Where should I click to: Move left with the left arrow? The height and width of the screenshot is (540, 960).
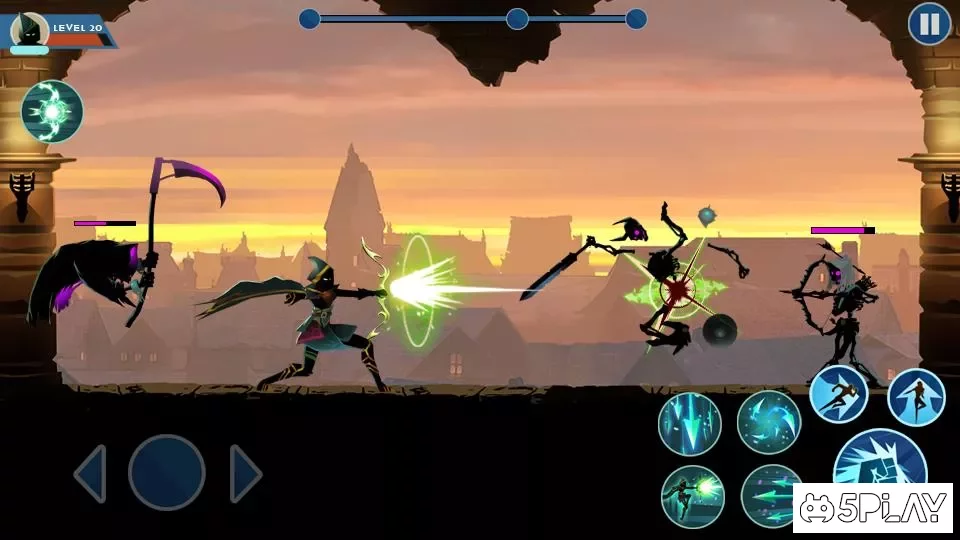pos(90,473)
